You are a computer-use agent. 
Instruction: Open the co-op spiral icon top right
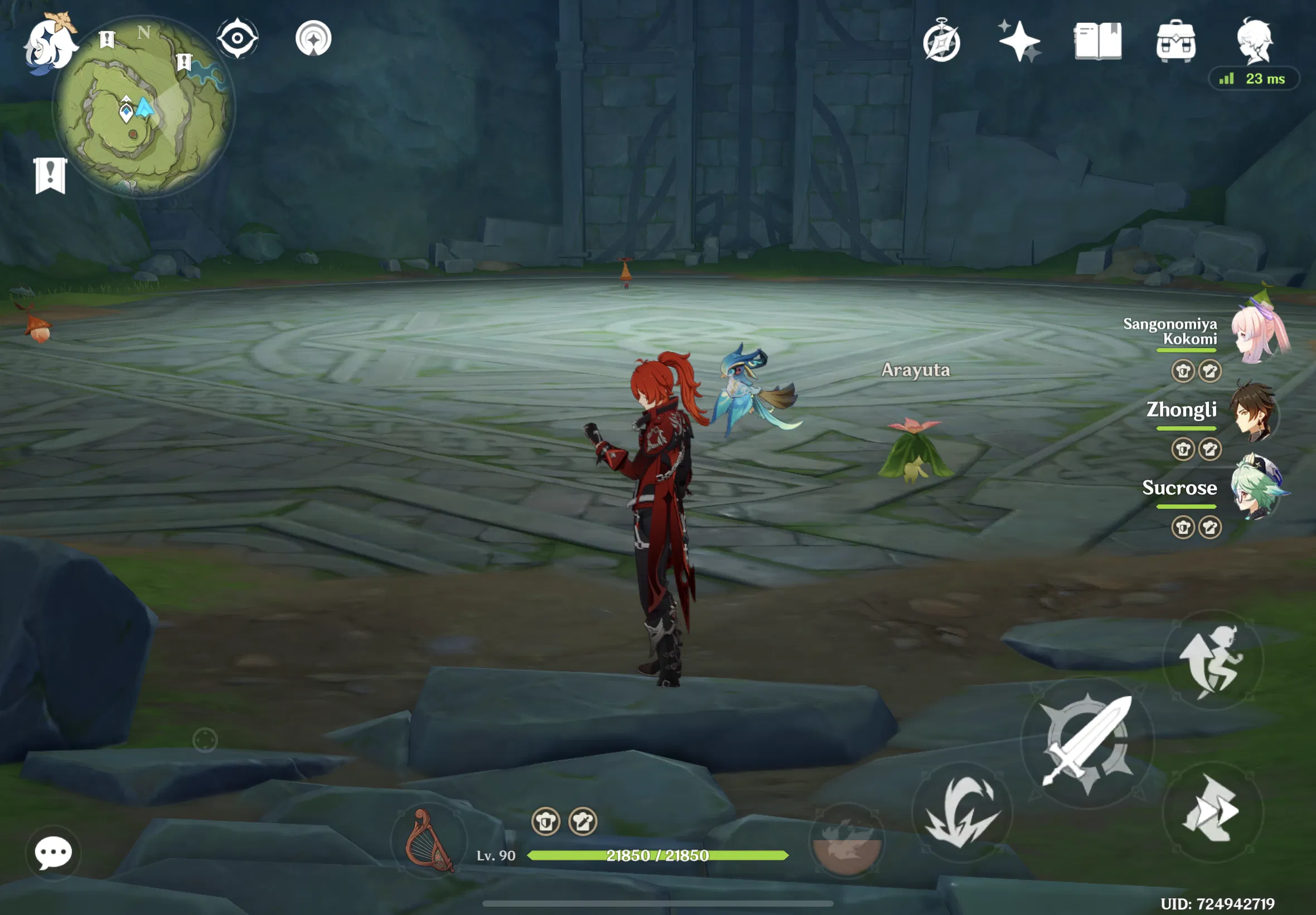[x=942, y=41]
